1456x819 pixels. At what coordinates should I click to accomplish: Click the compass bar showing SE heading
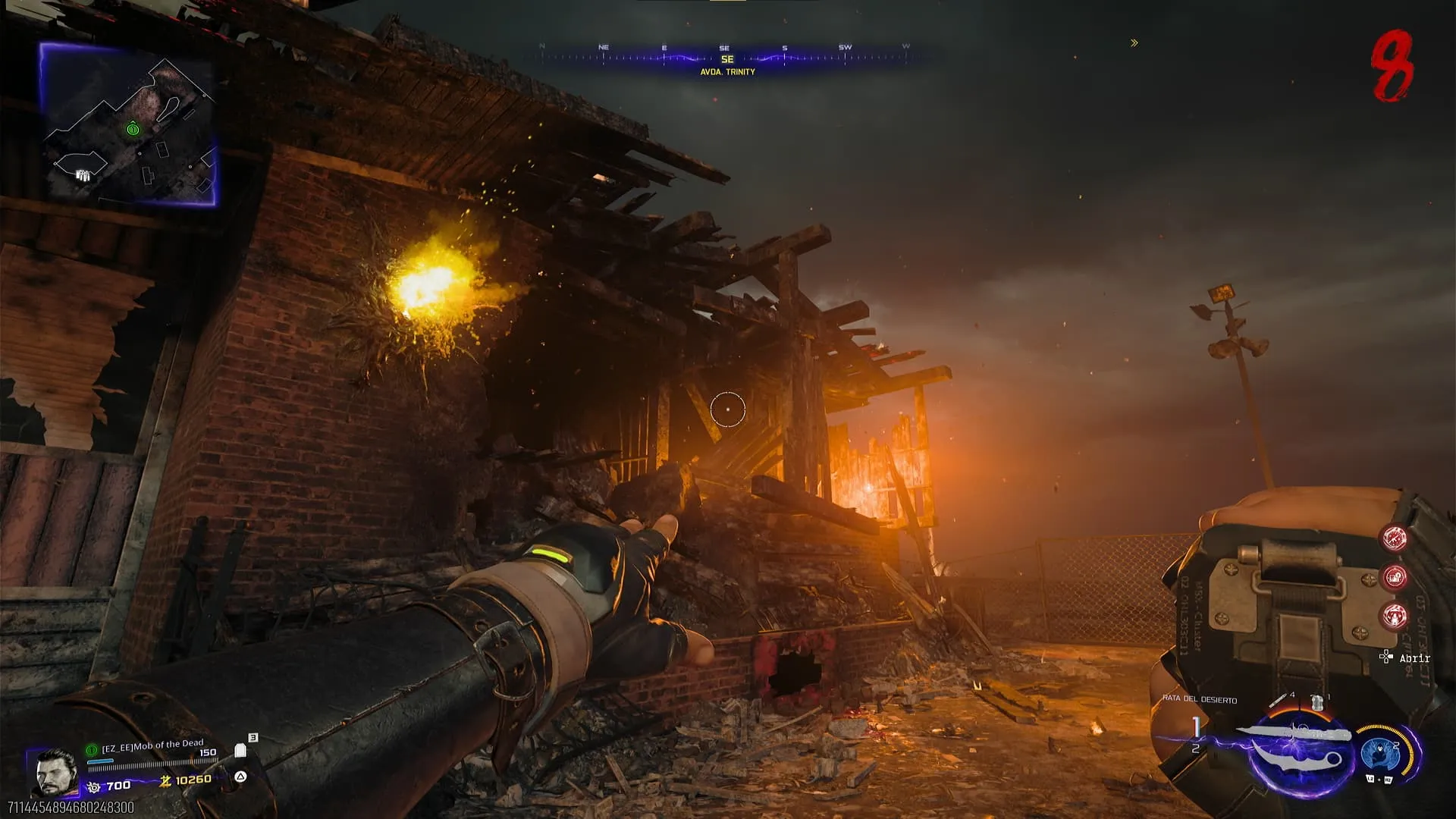tap(726, 58)
